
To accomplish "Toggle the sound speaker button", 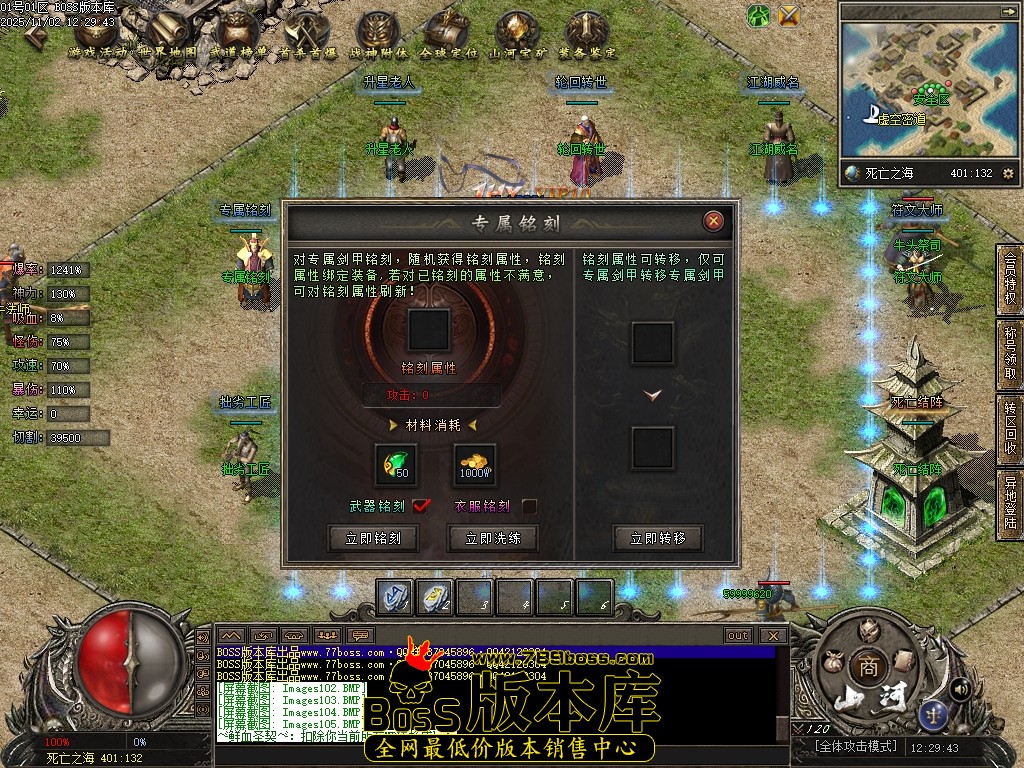I will [x=960, y=688].
